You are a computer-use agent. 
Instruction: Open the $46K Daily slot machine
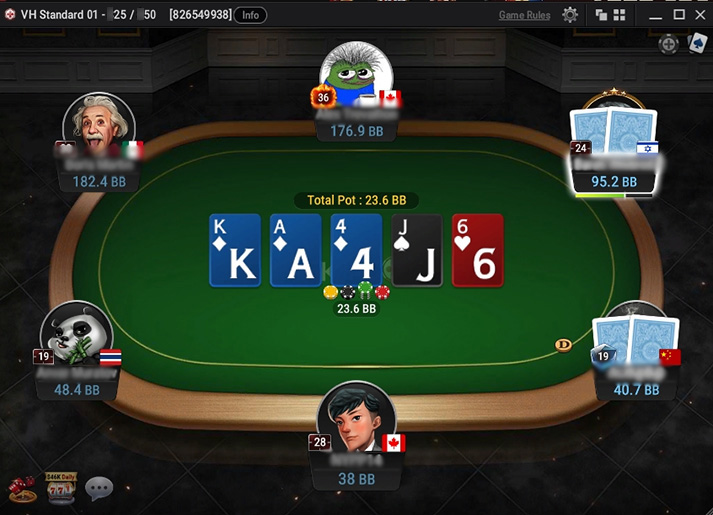pos(60,488)
